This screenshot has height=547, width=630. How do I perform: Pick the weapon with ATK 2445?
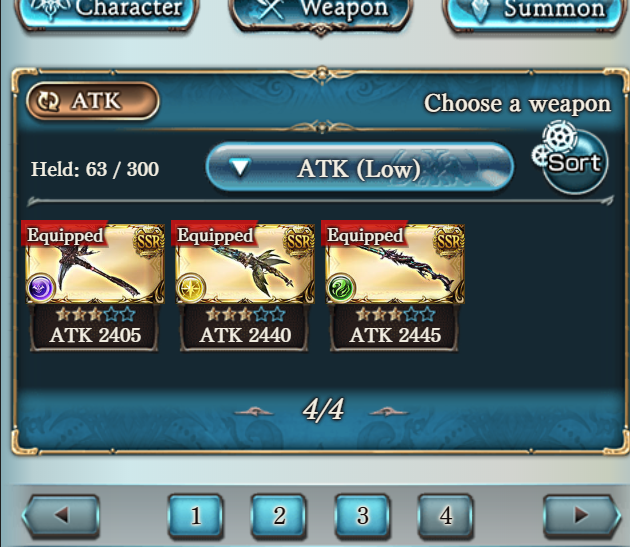pyautogui.click(x=395, y=285)
